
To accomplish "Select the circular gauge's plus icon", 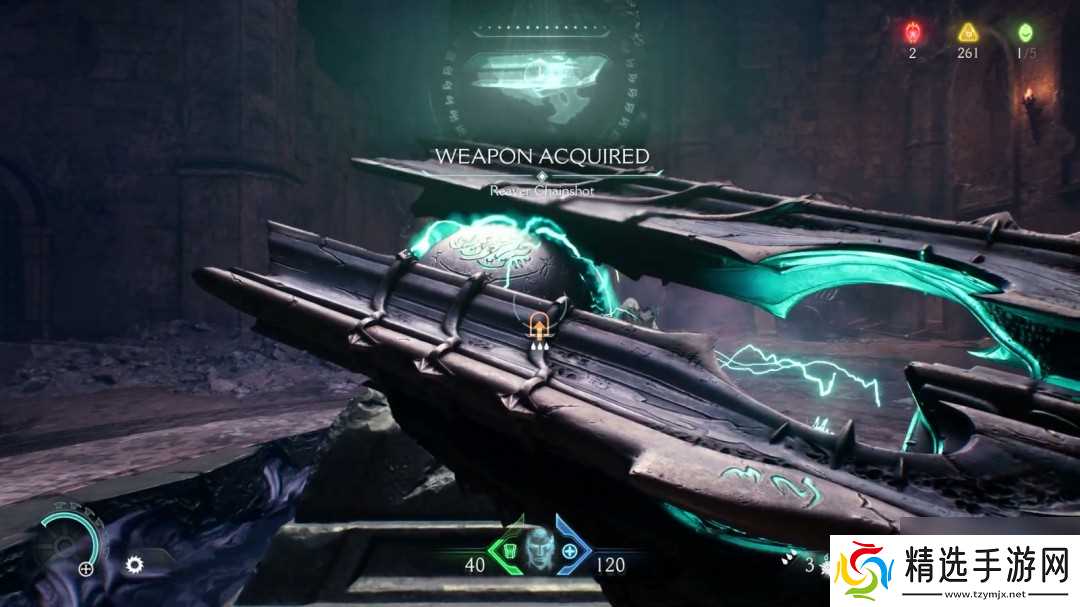I will pyautogui.click(x=86, y=569).
